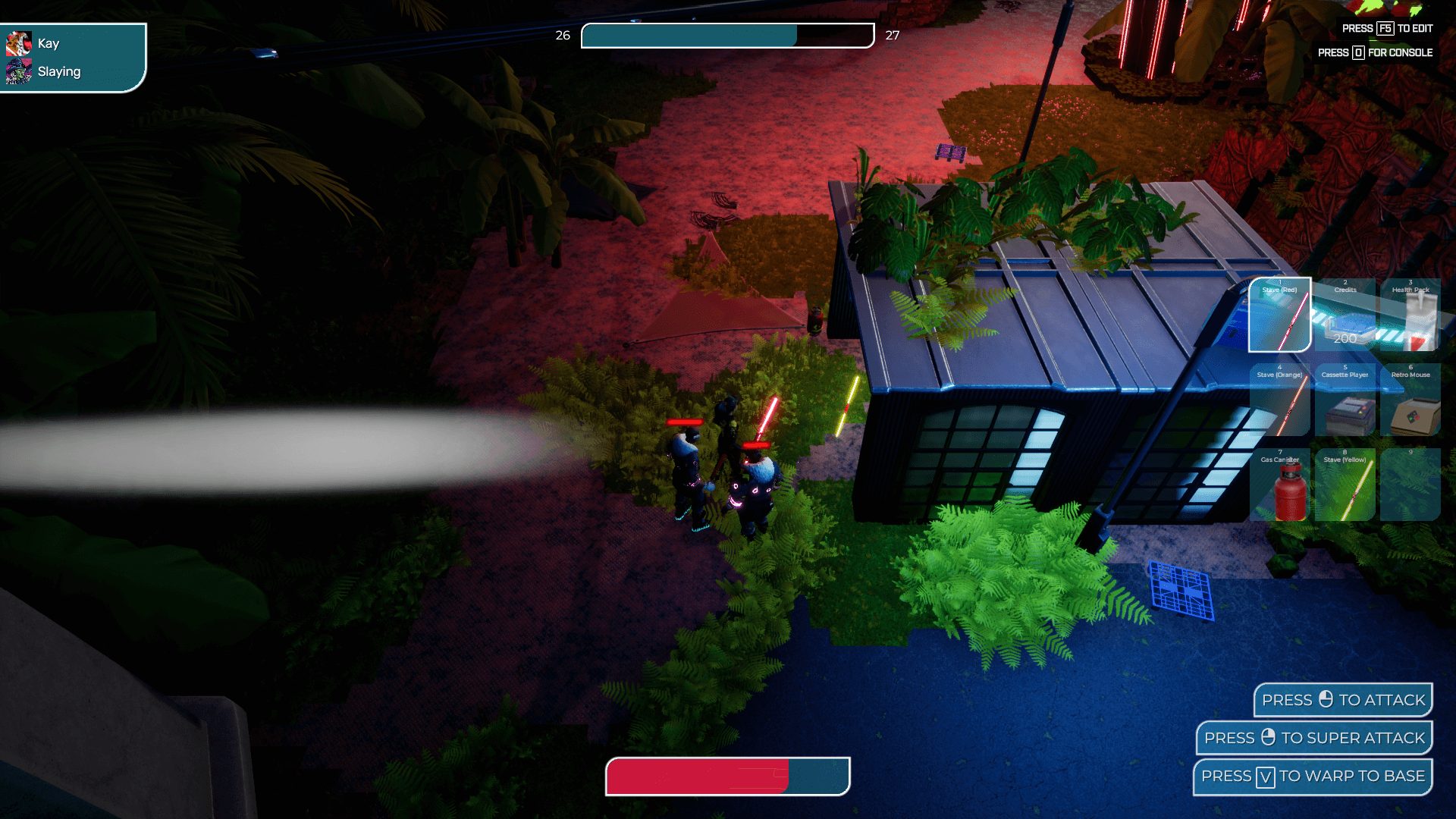Select the Stave (Red) inventory slot
The image size is (1456, 819).
[1279, 315]
